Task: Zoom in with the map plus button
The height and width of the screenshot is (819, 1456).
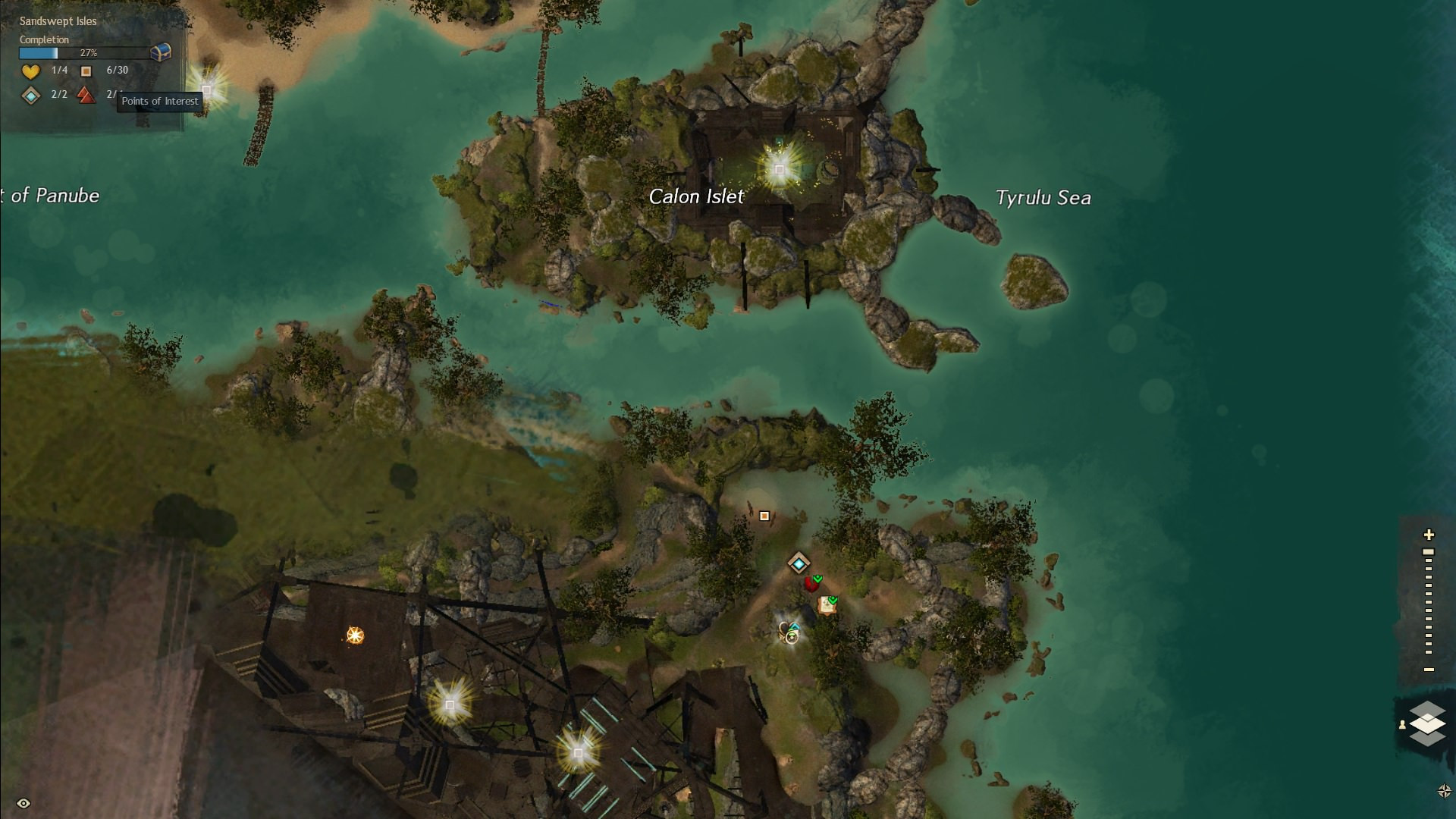Action: click(1429, 535)
